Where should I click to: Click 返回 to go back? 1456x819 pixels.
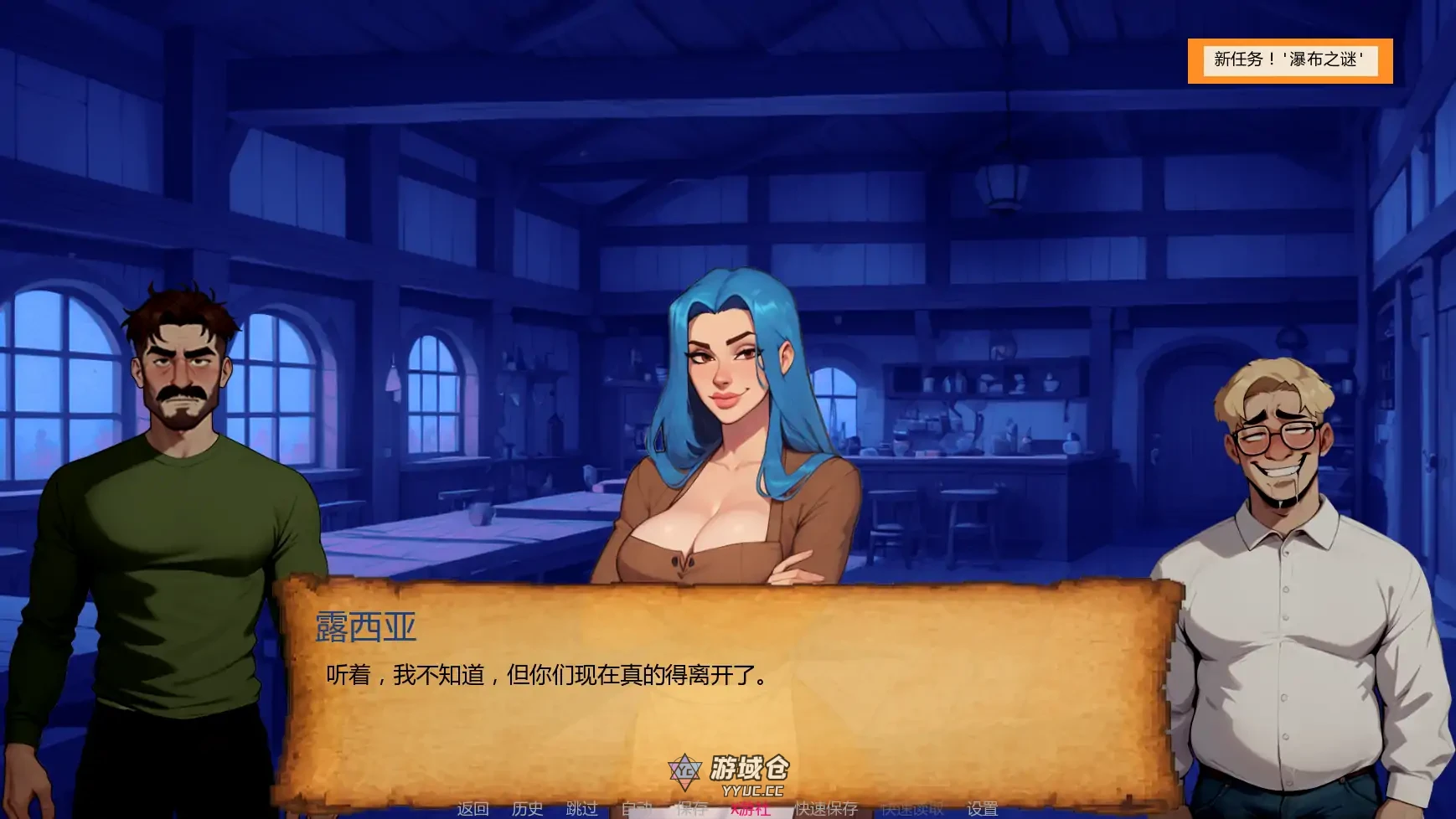(473, 809)
